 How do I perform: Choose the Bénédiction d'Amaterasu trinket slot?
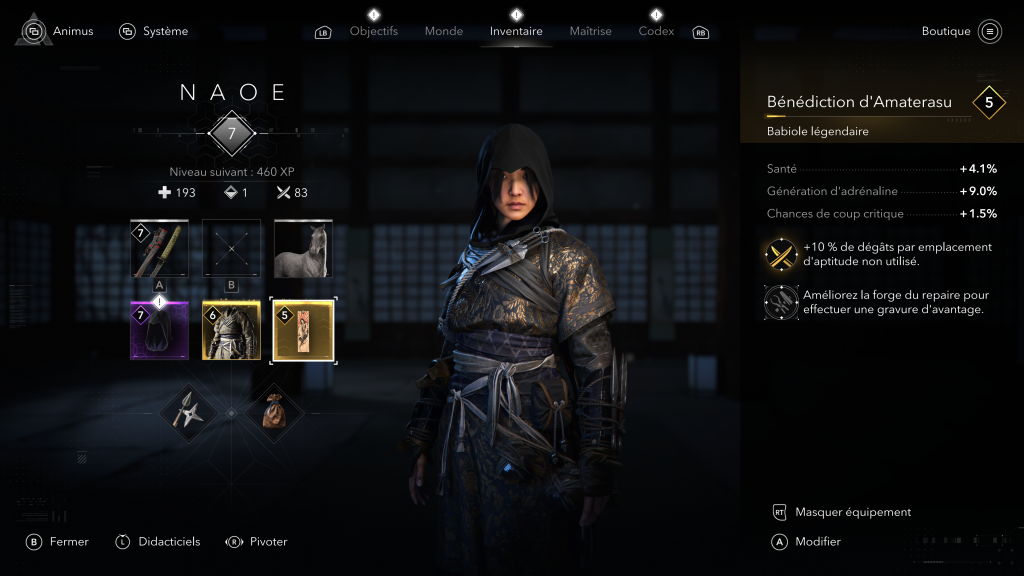point(303,329)
